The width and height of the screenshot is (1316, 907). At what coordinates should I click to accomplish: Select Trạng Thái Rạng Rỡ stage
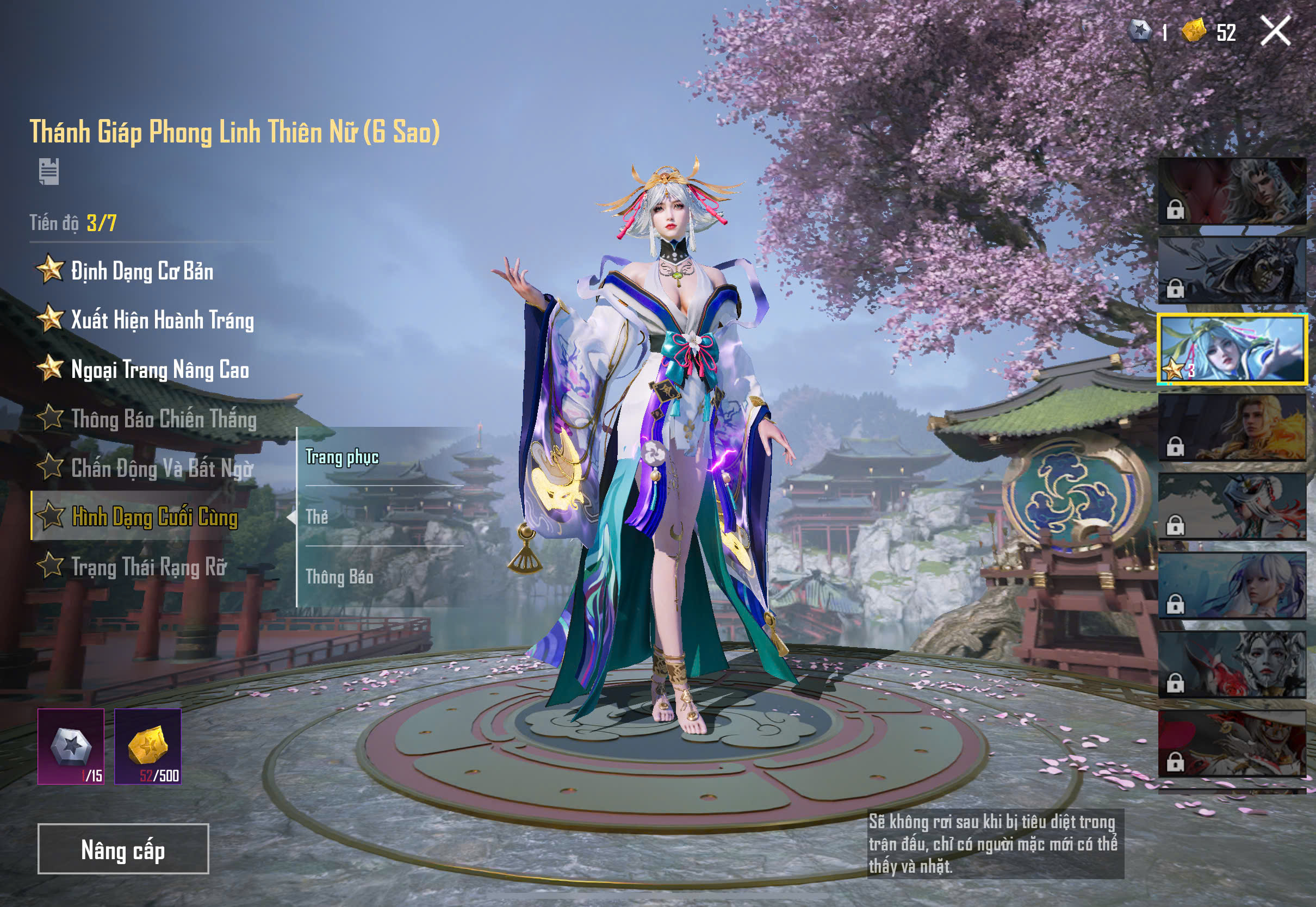(149, 567)
